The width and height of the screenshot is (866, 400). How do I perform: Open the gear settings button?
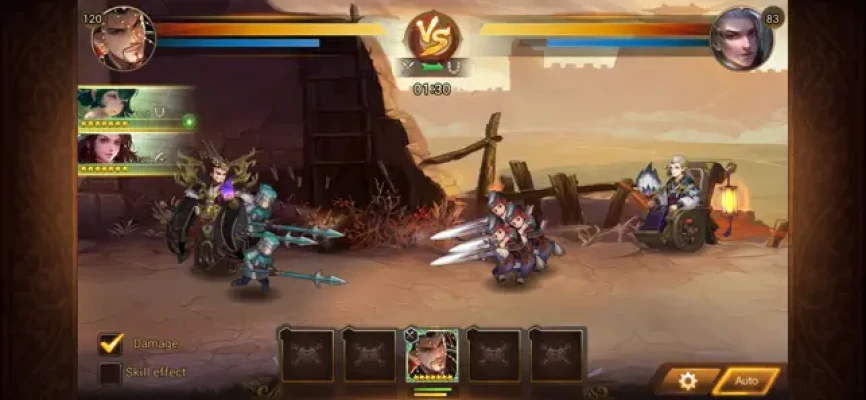click(687, 380)
